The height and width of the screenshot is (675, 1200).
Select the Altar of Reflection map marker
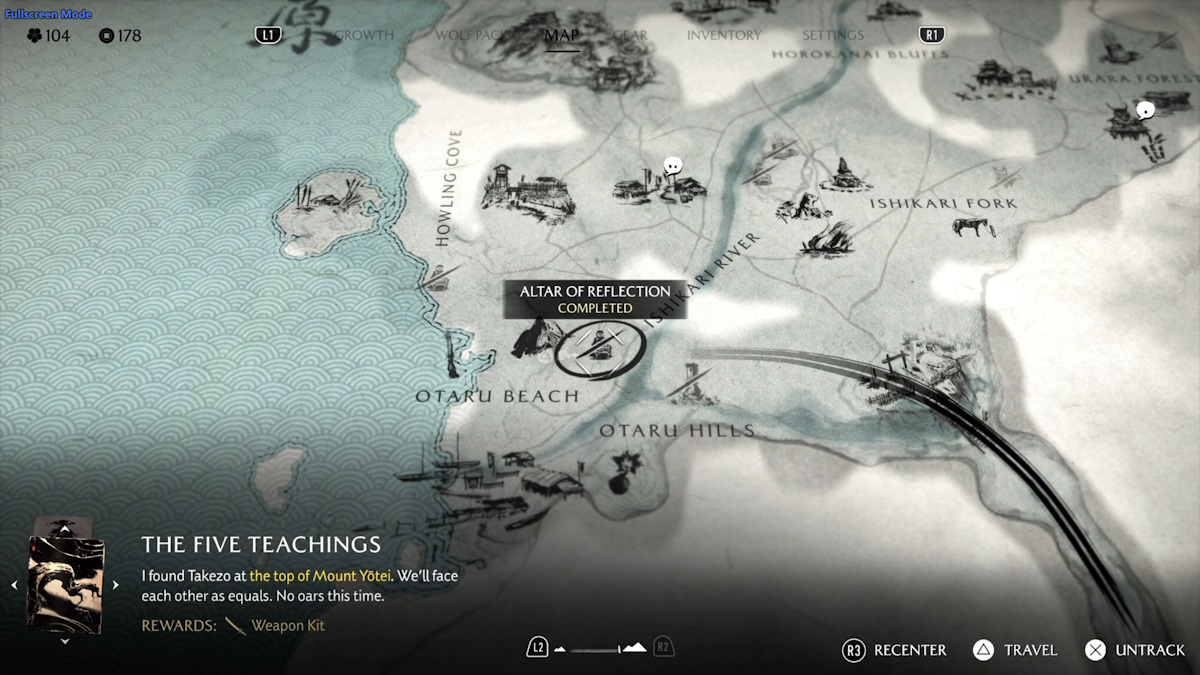pos(598,347)
